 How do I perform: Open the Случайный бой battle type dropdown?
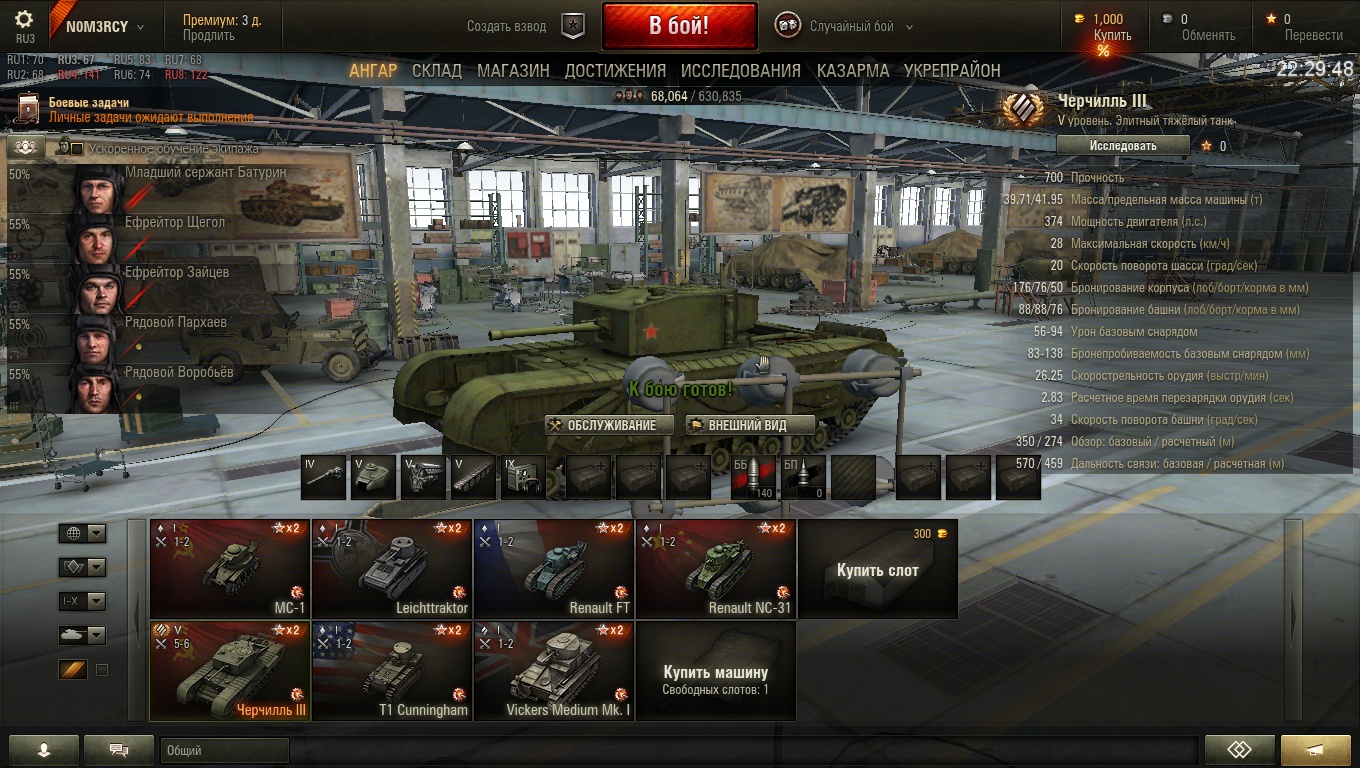point(851,27)
